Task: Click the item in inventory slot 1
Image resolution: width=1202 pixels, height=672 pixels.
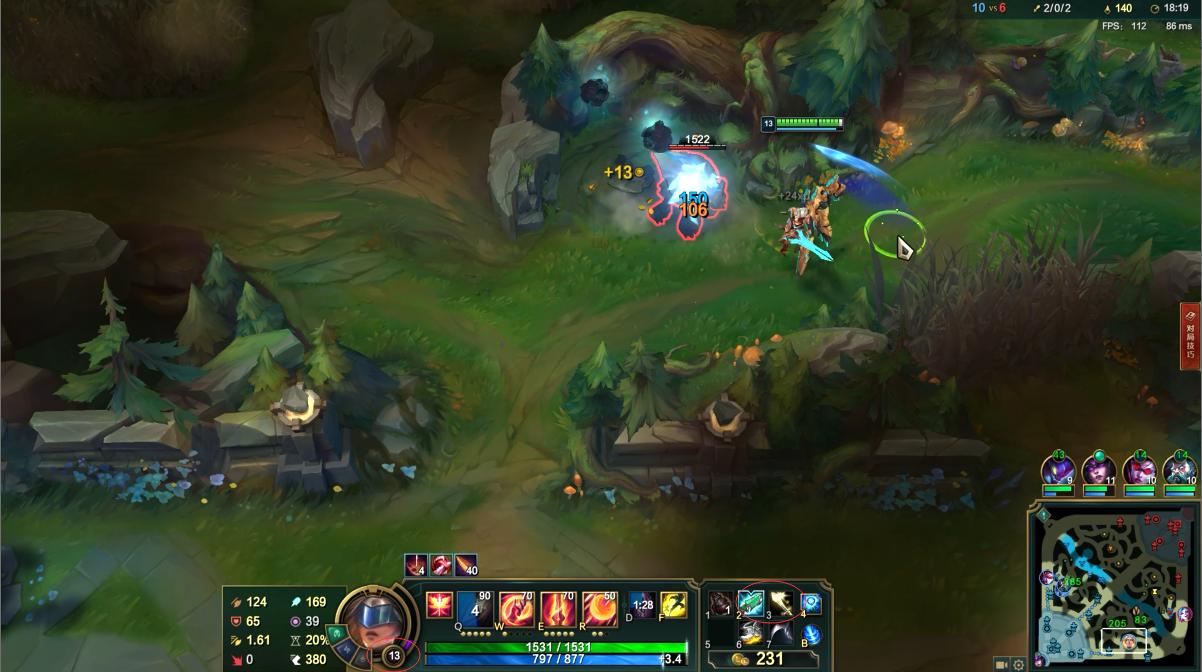Action: [721, 604]
